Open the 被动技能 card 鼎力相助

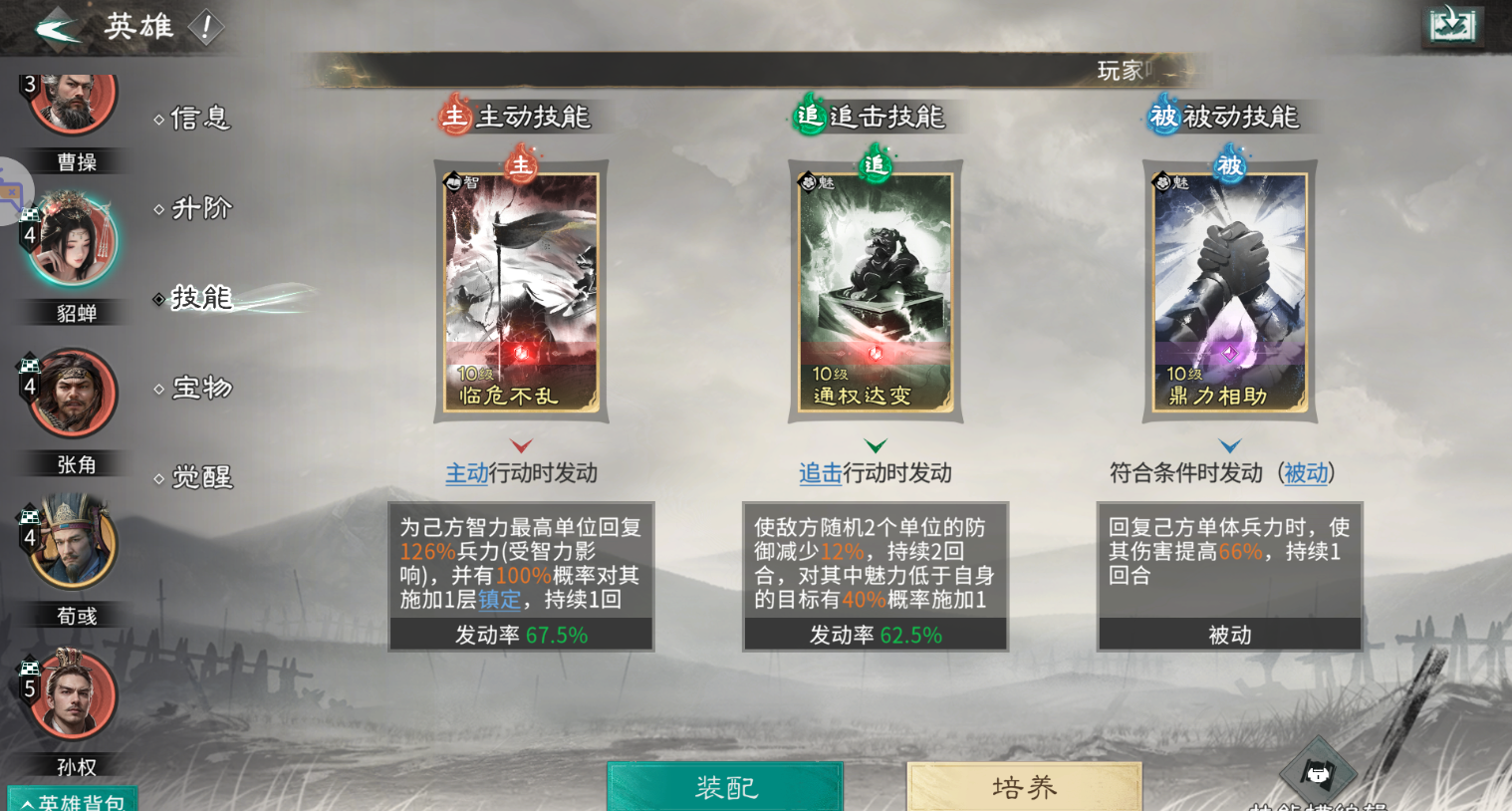pos(1229,291)
